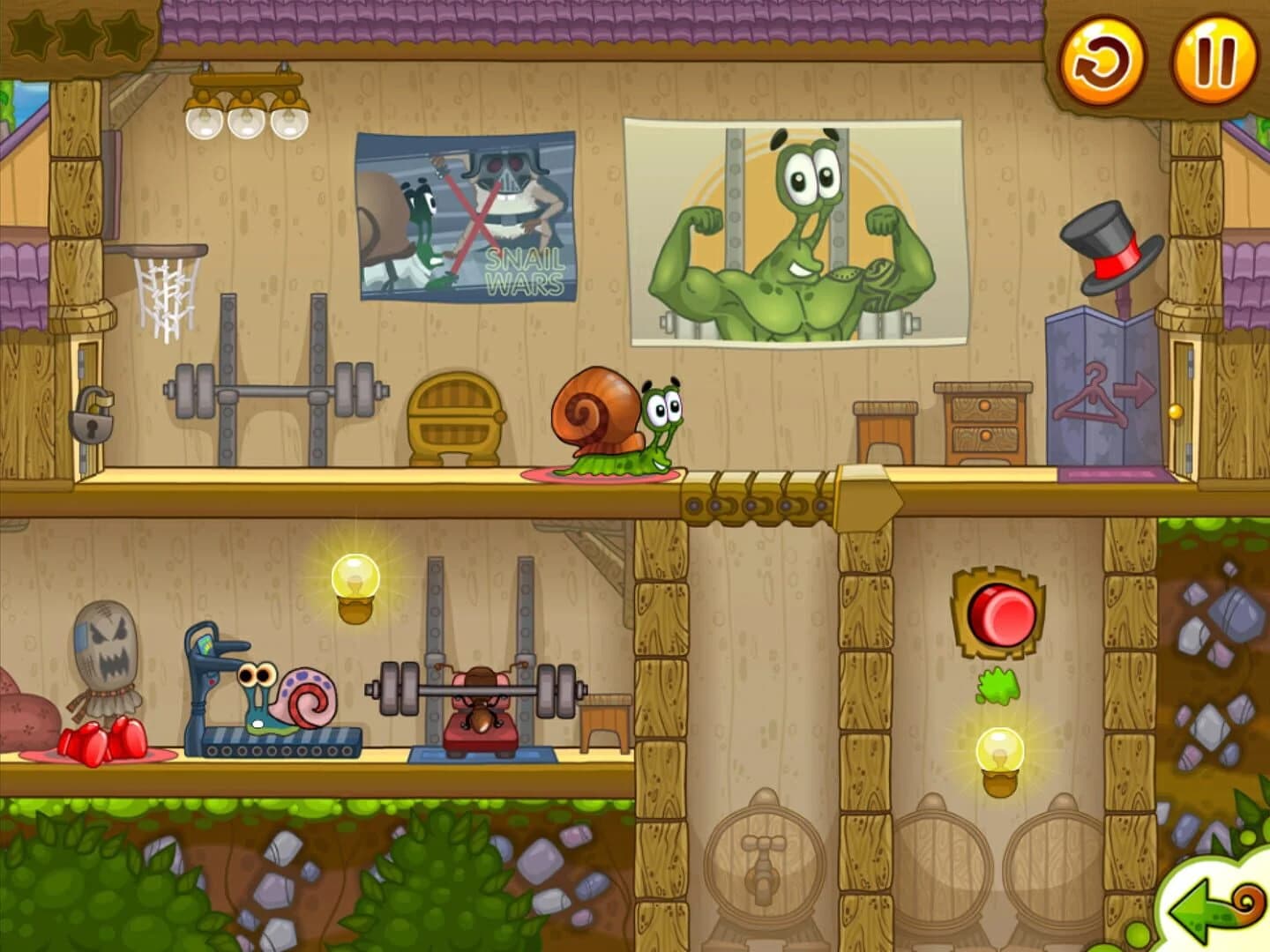Click the Snail Wars poster
The image size is (1270, 952).
point(463,212)
